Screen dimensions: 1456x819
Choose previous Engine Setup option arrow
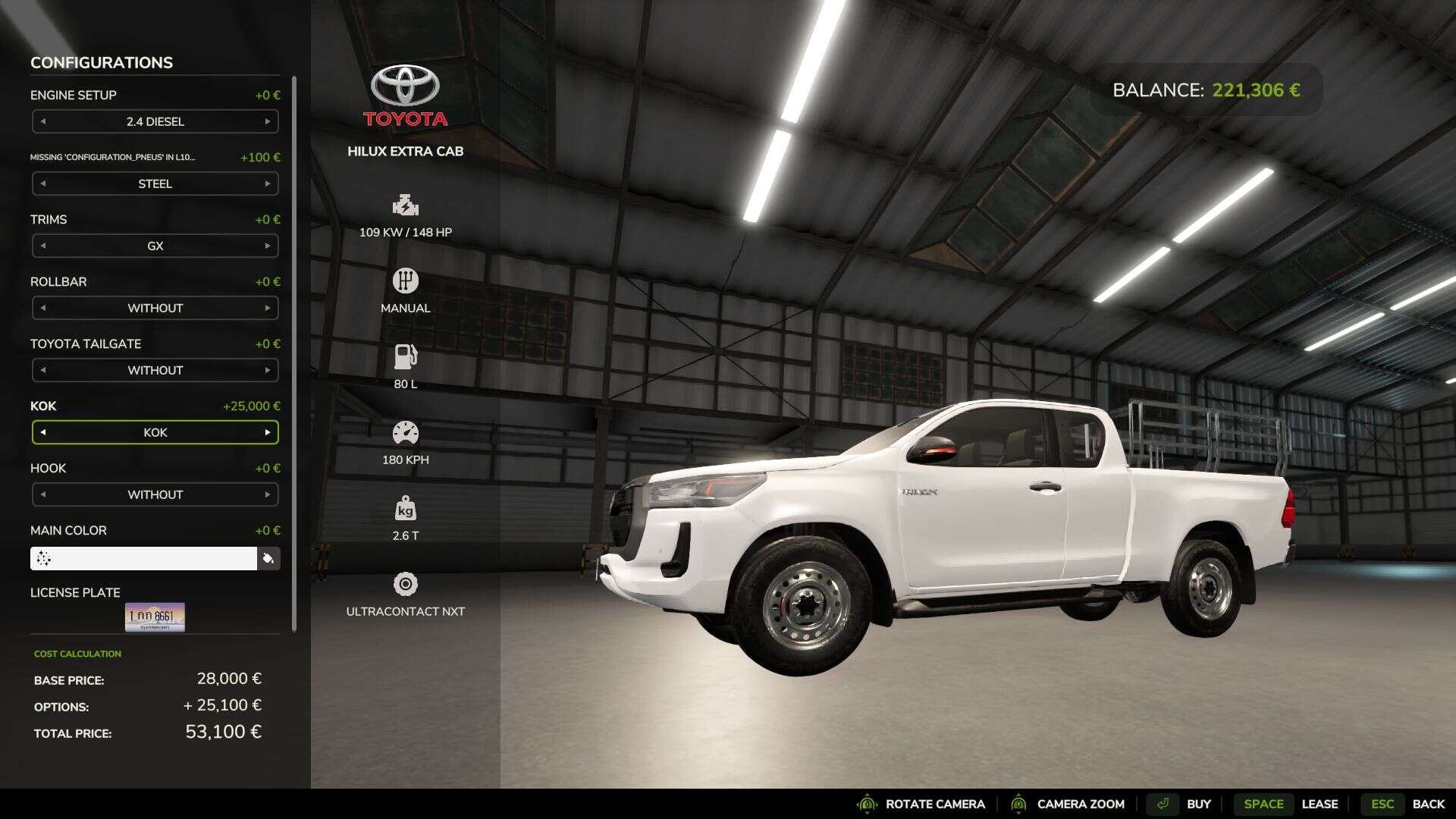click(43, 121)
